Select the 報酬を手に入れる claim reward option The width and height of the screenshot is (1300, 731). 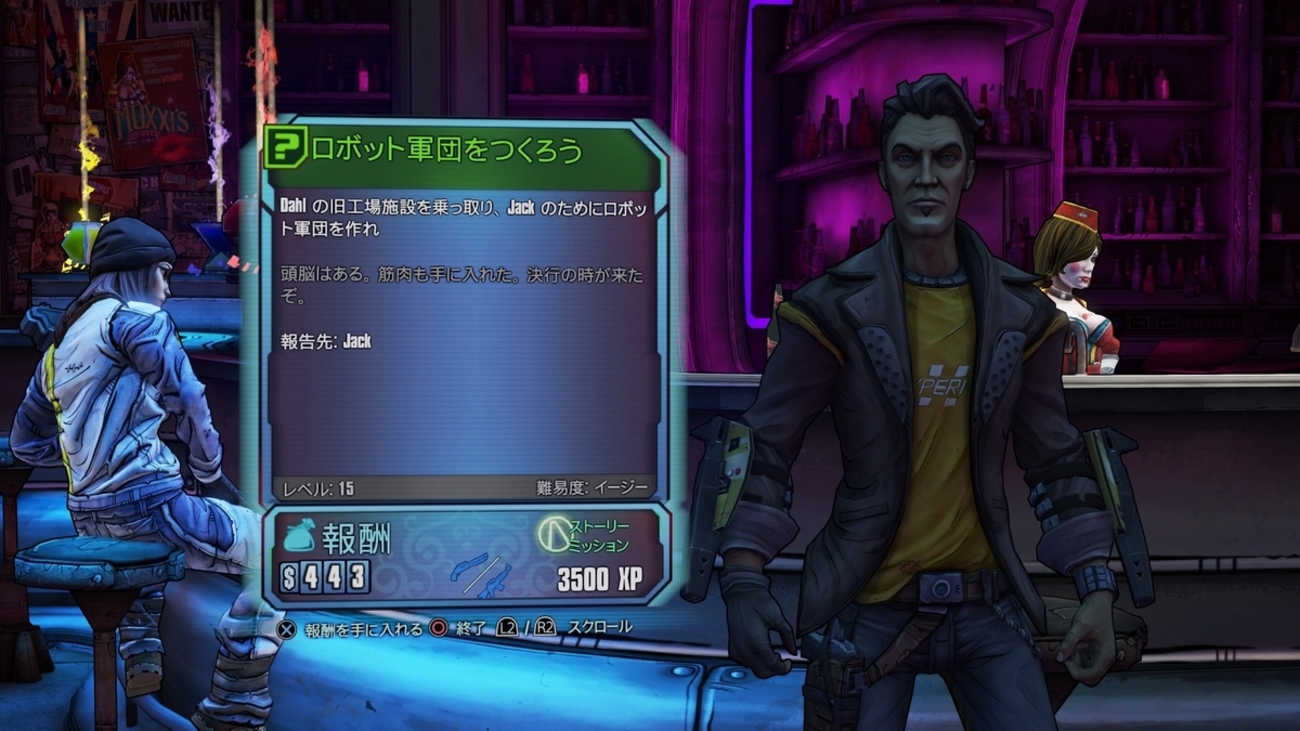(x=350, y=628)
